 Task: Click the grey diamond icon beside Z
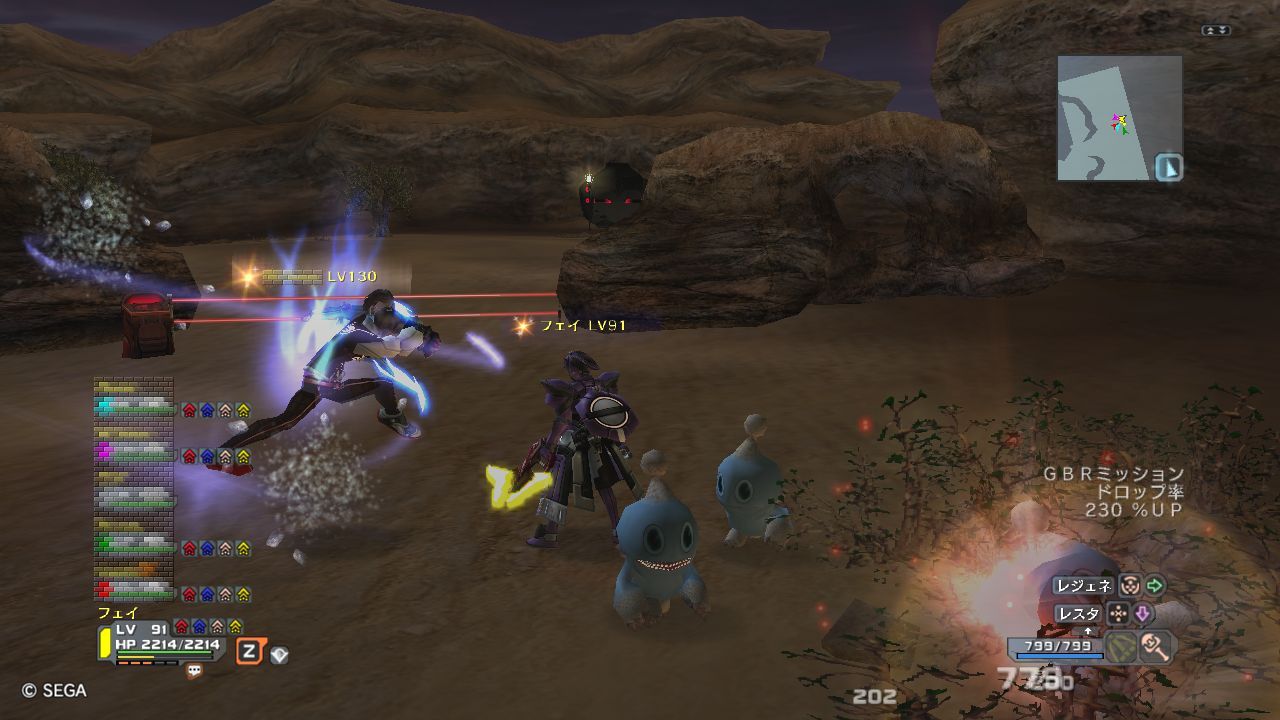click(279, 655)
